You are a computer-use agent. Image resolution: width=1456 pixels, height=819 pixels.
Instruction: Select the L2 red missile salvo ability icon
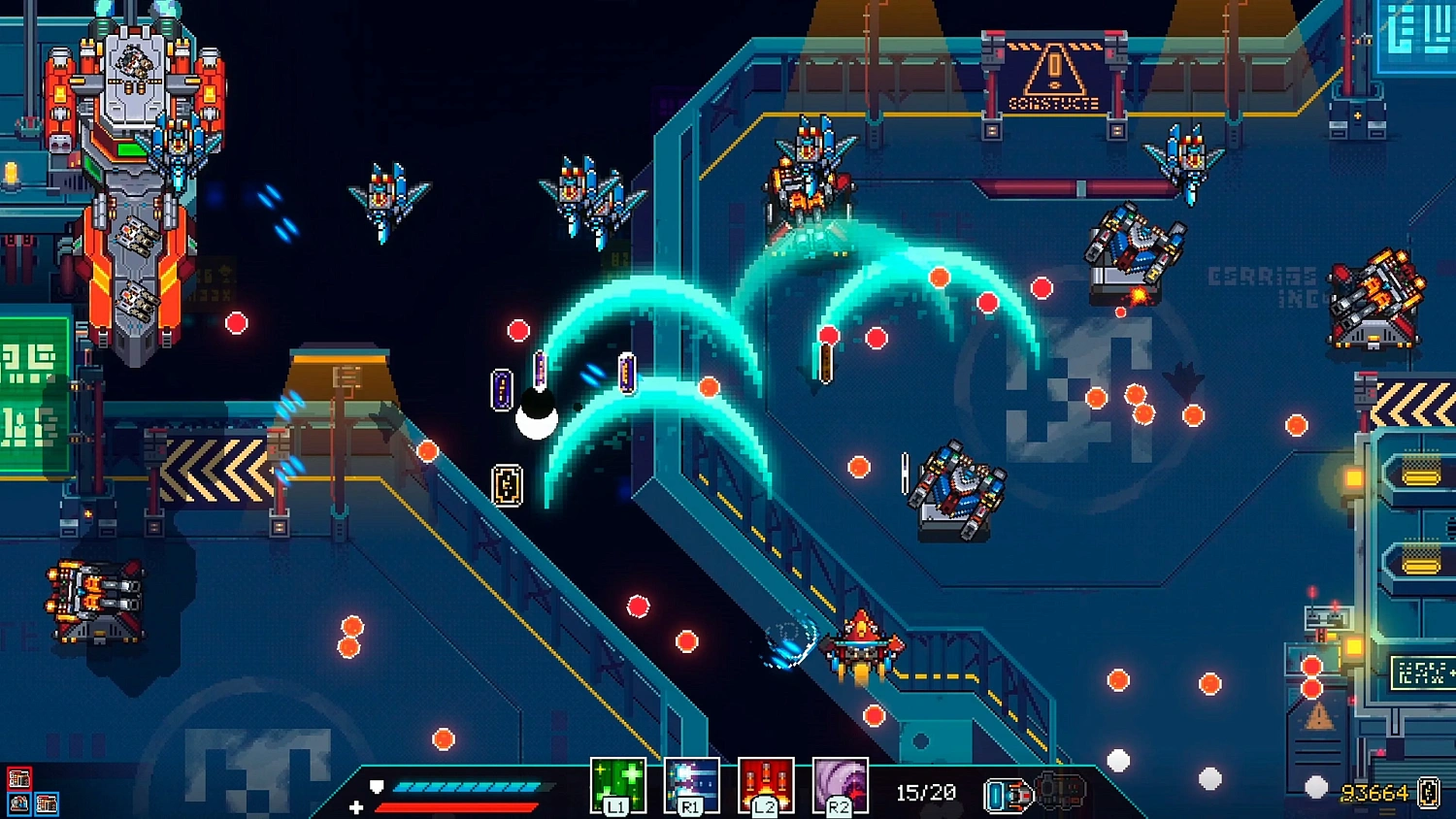point(767,782)
